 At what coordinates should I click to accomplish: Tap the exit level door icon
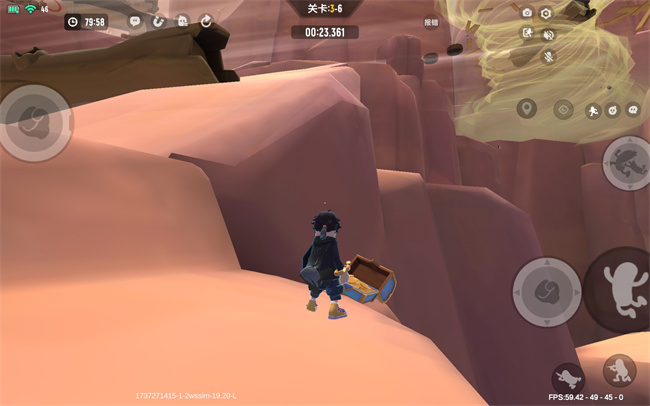527,33
